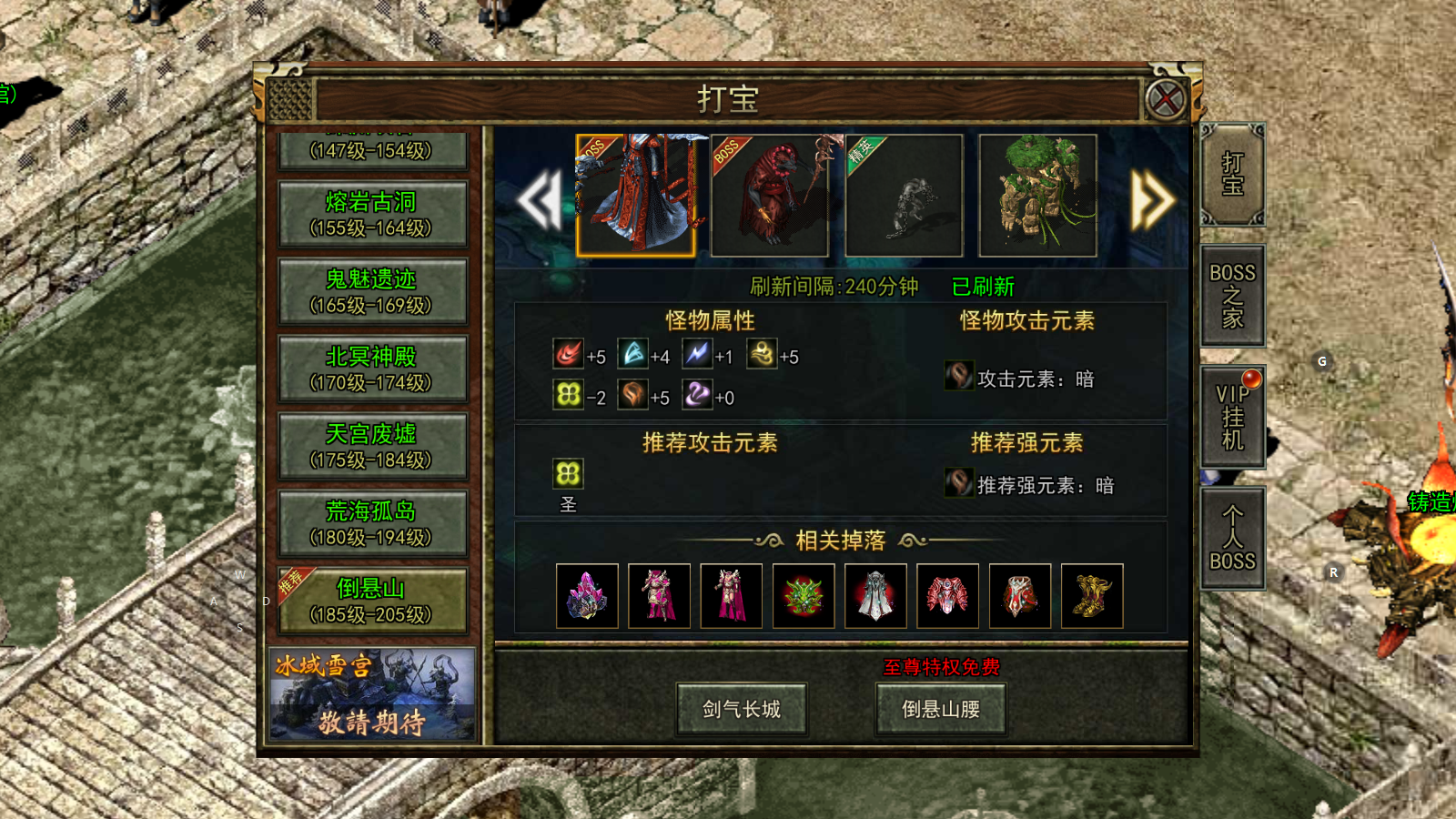Teleport to 倒悬山腰
The height and width of the screenshot is (819, 1456).
pyautogui.click(x=941, y=709)
